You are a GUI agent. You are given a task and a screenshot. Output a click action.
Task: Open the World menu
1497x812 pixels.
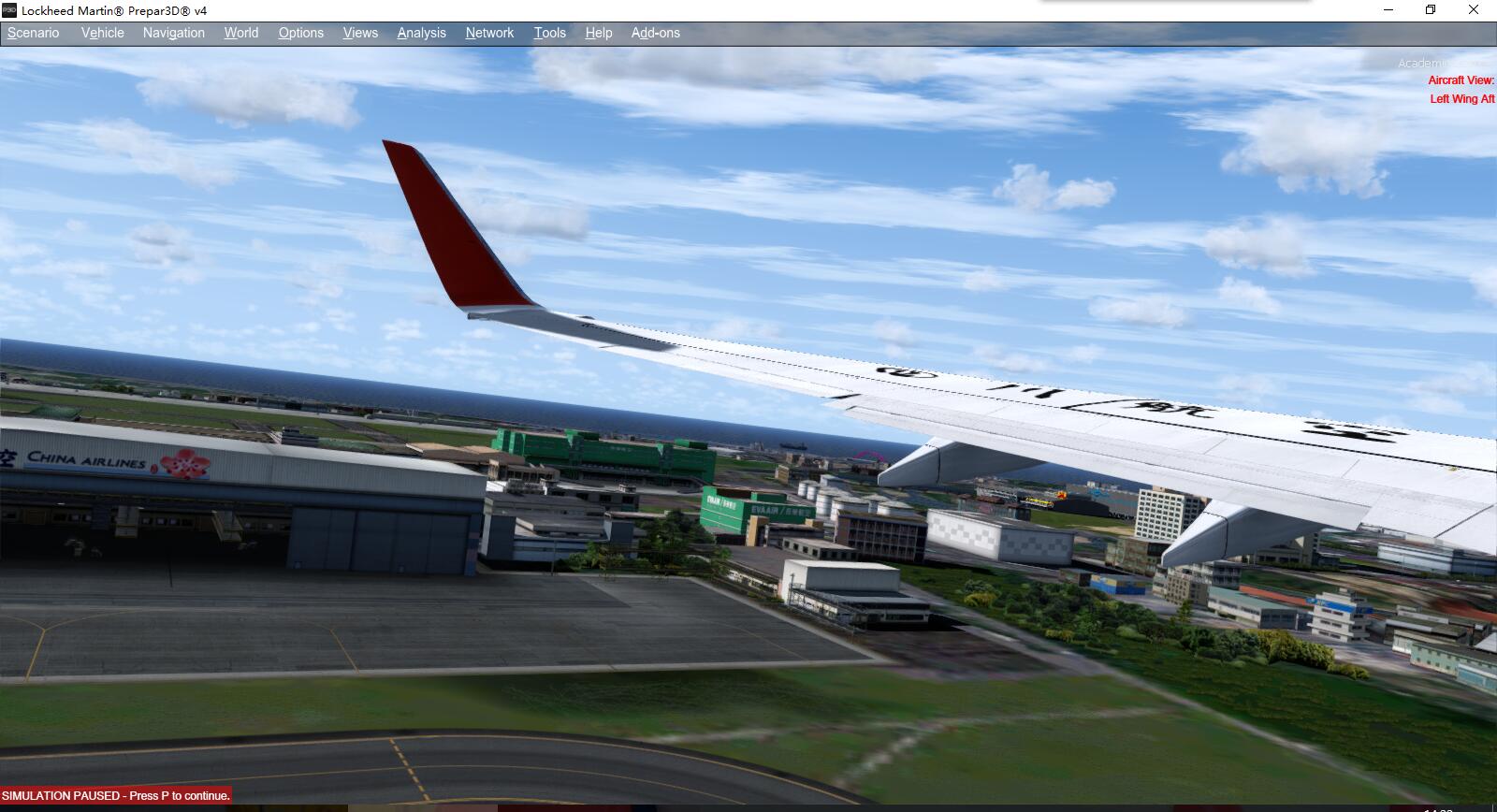(x=240, y=33)
